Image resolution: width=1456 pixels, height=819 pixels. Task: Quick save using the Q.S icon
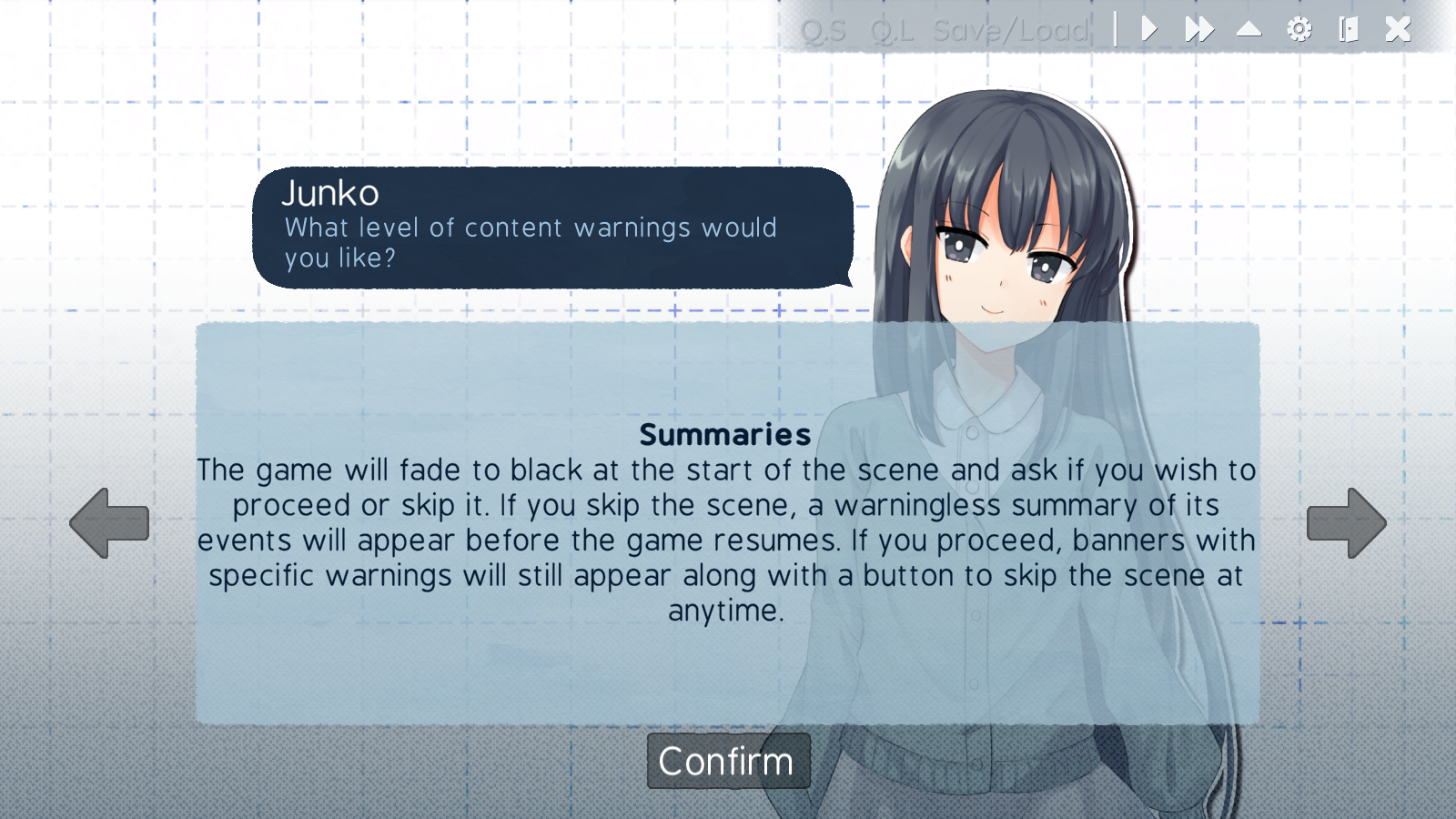pyautogui.click(x=822, y=29)
